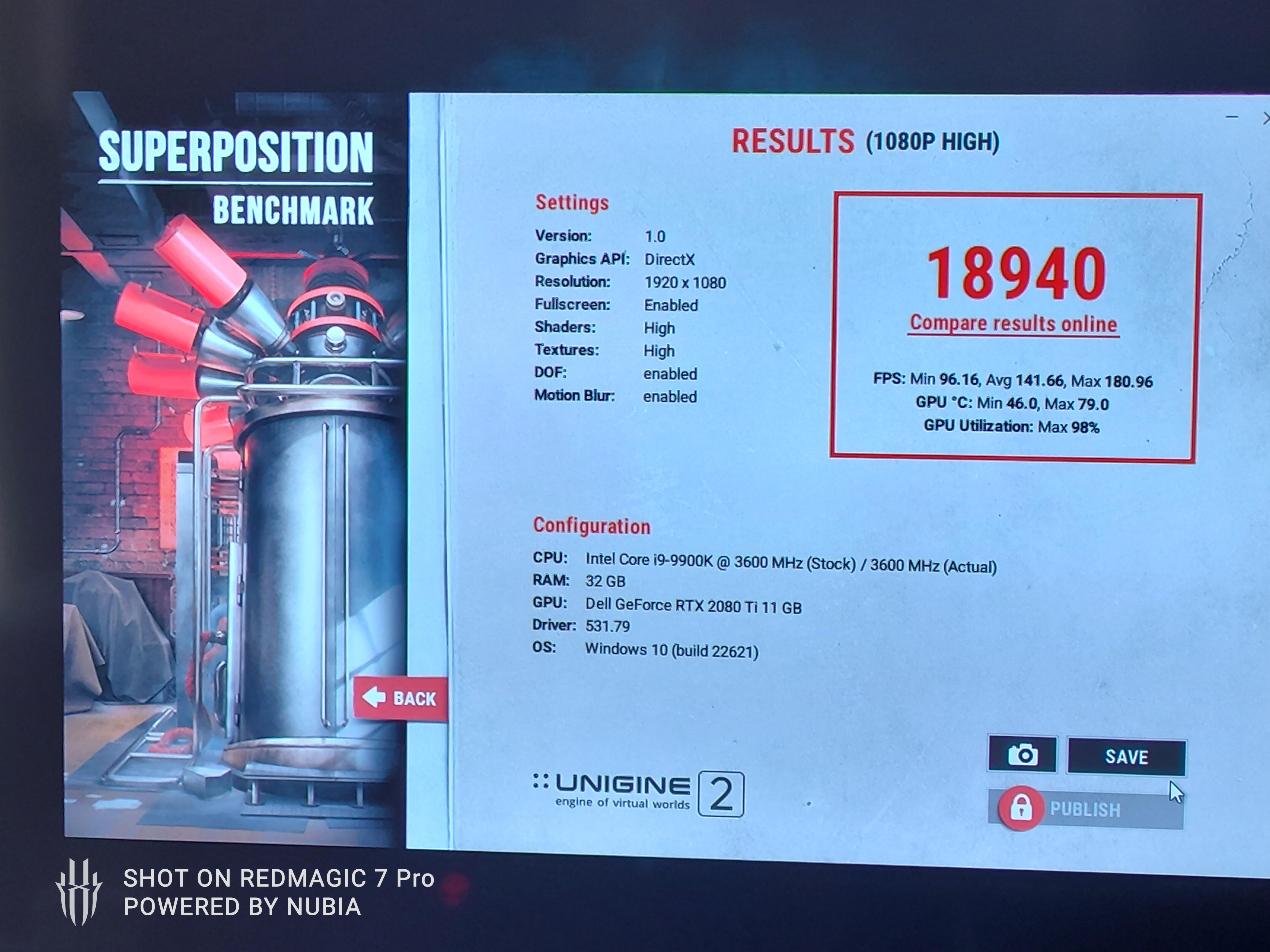
Task: Save the benchmark results
Action: point(1126,756)
